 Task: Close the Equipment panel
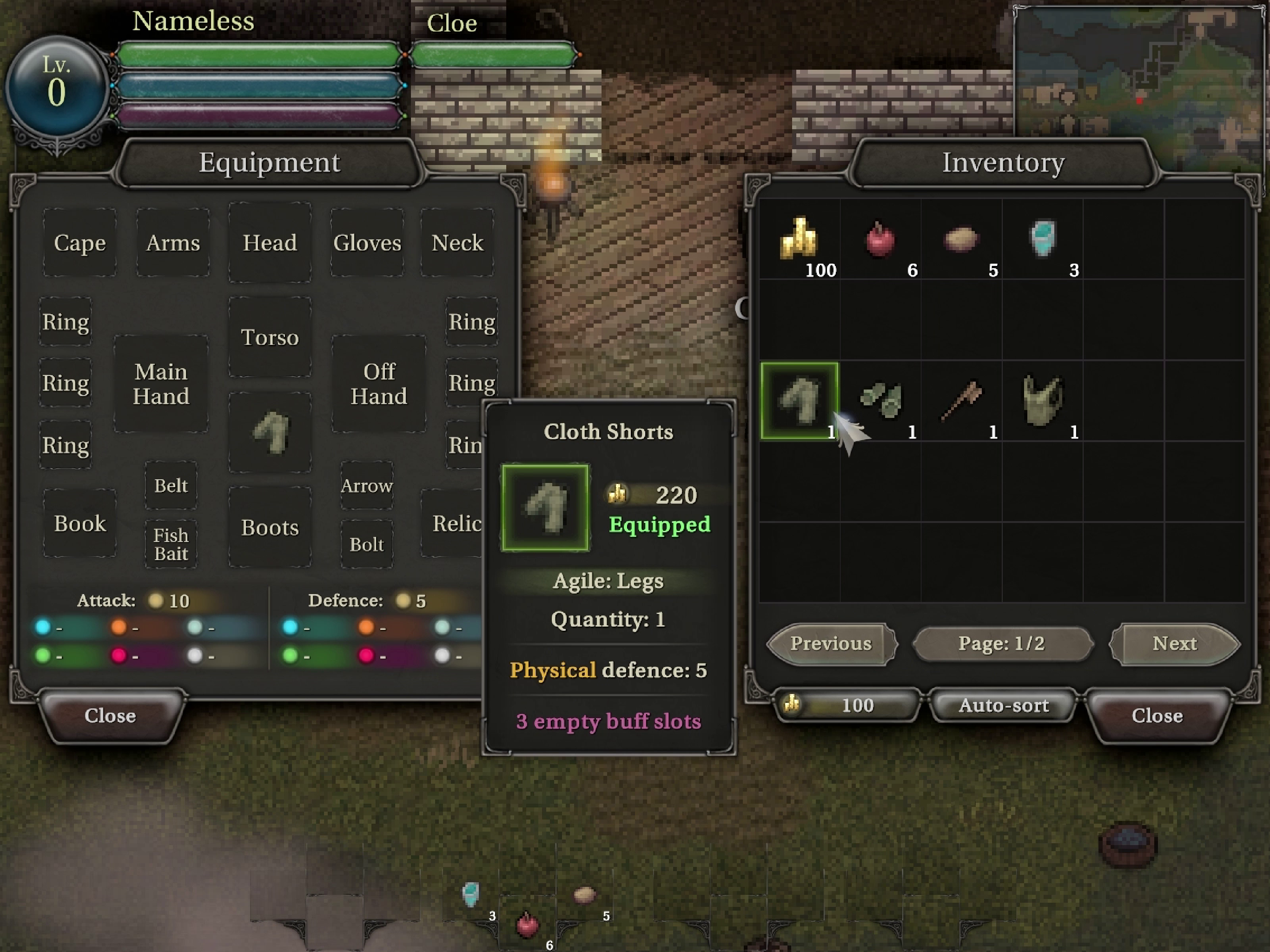110,715
